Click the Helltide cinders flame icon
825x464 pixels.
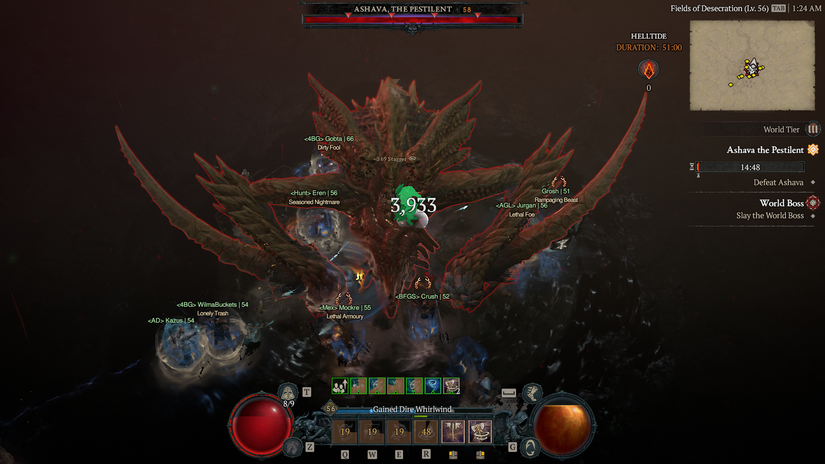coord(648,70)
